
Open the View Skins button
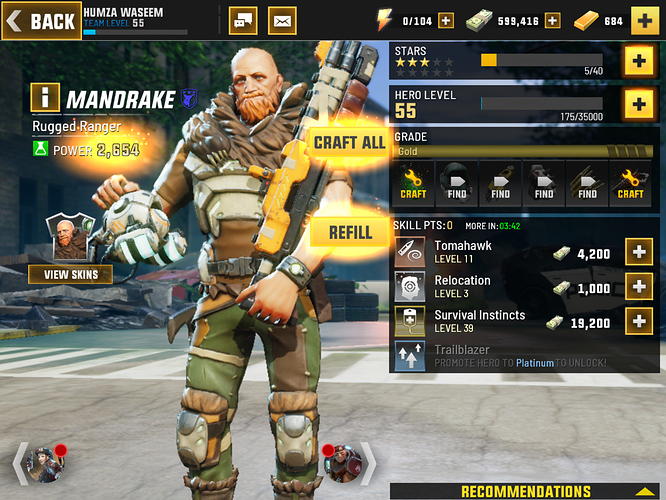tap(70, 274)
